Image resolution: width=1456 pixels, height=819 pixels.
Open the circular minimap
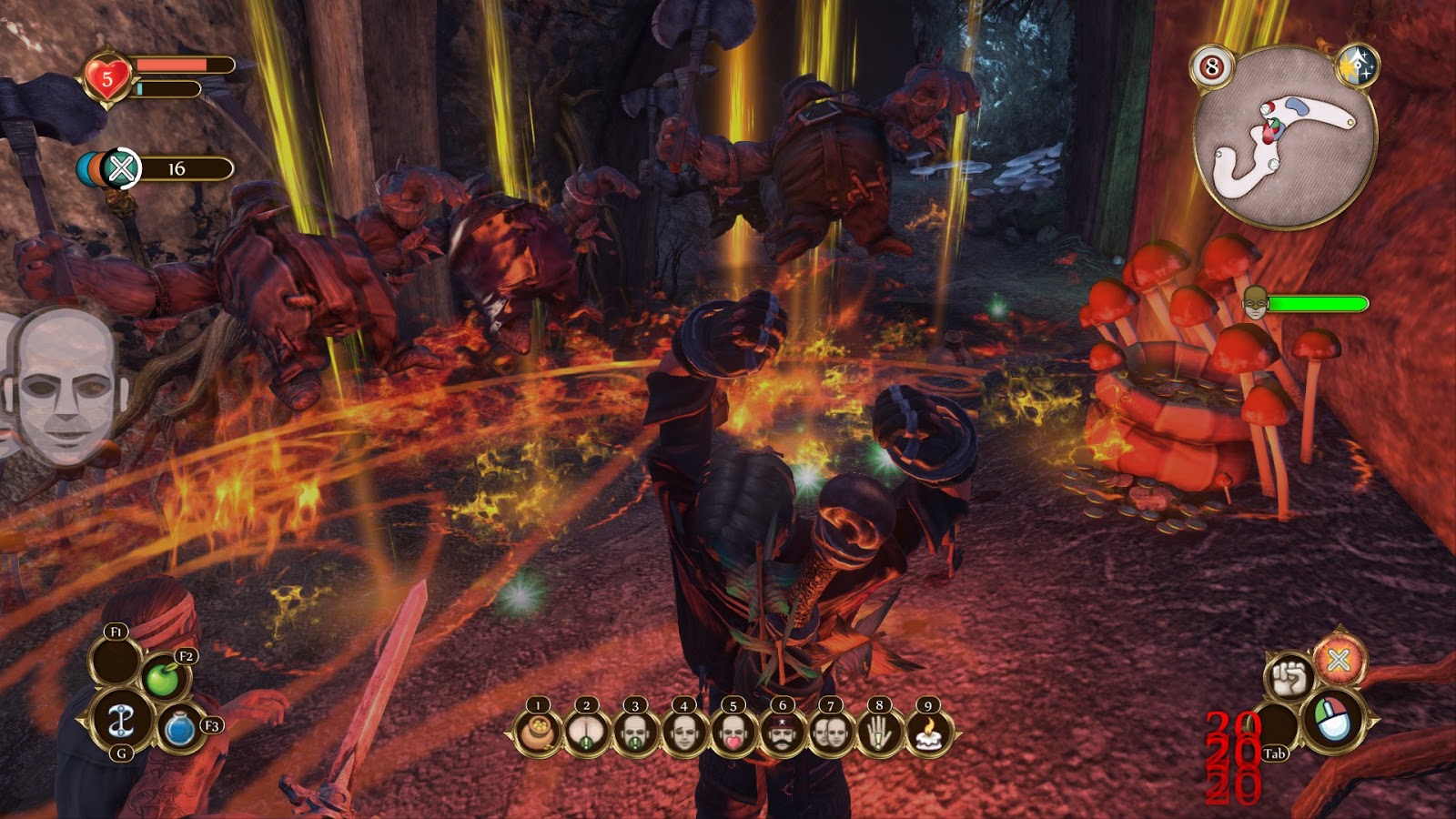[x=1285, y=138]
